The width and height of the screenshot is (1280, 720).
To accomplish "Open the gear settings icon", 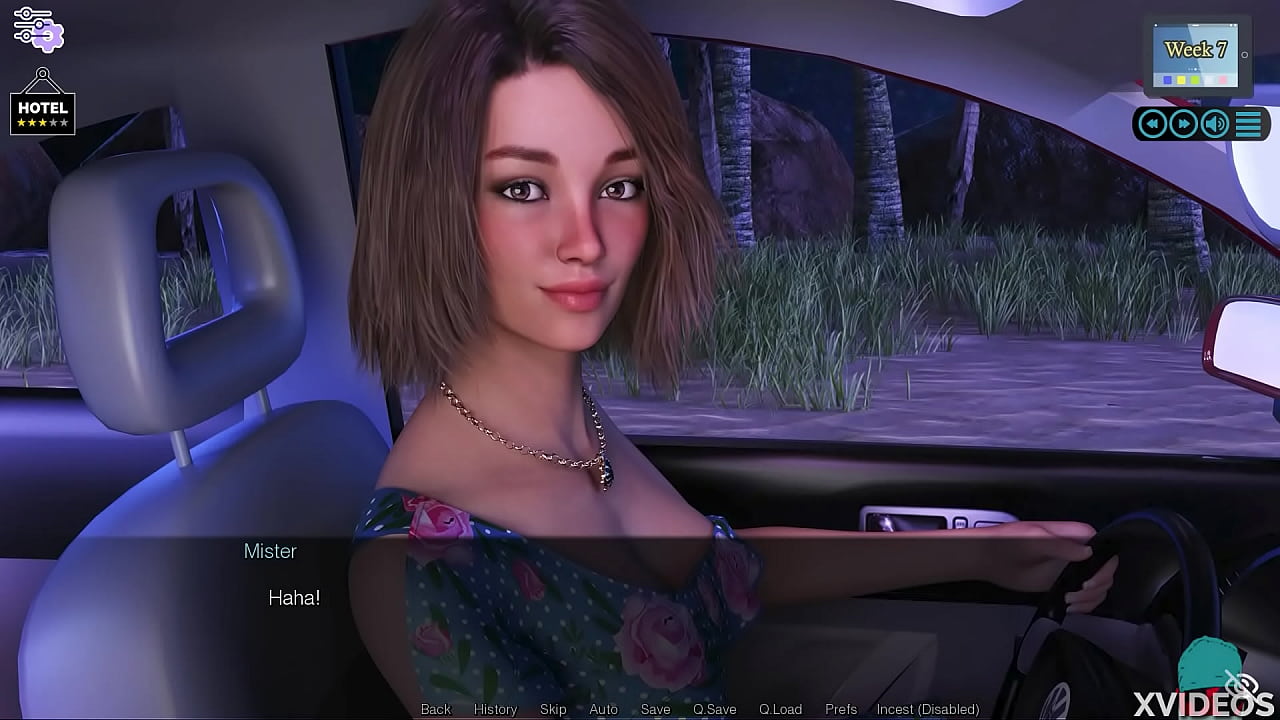I will [39, 29].
